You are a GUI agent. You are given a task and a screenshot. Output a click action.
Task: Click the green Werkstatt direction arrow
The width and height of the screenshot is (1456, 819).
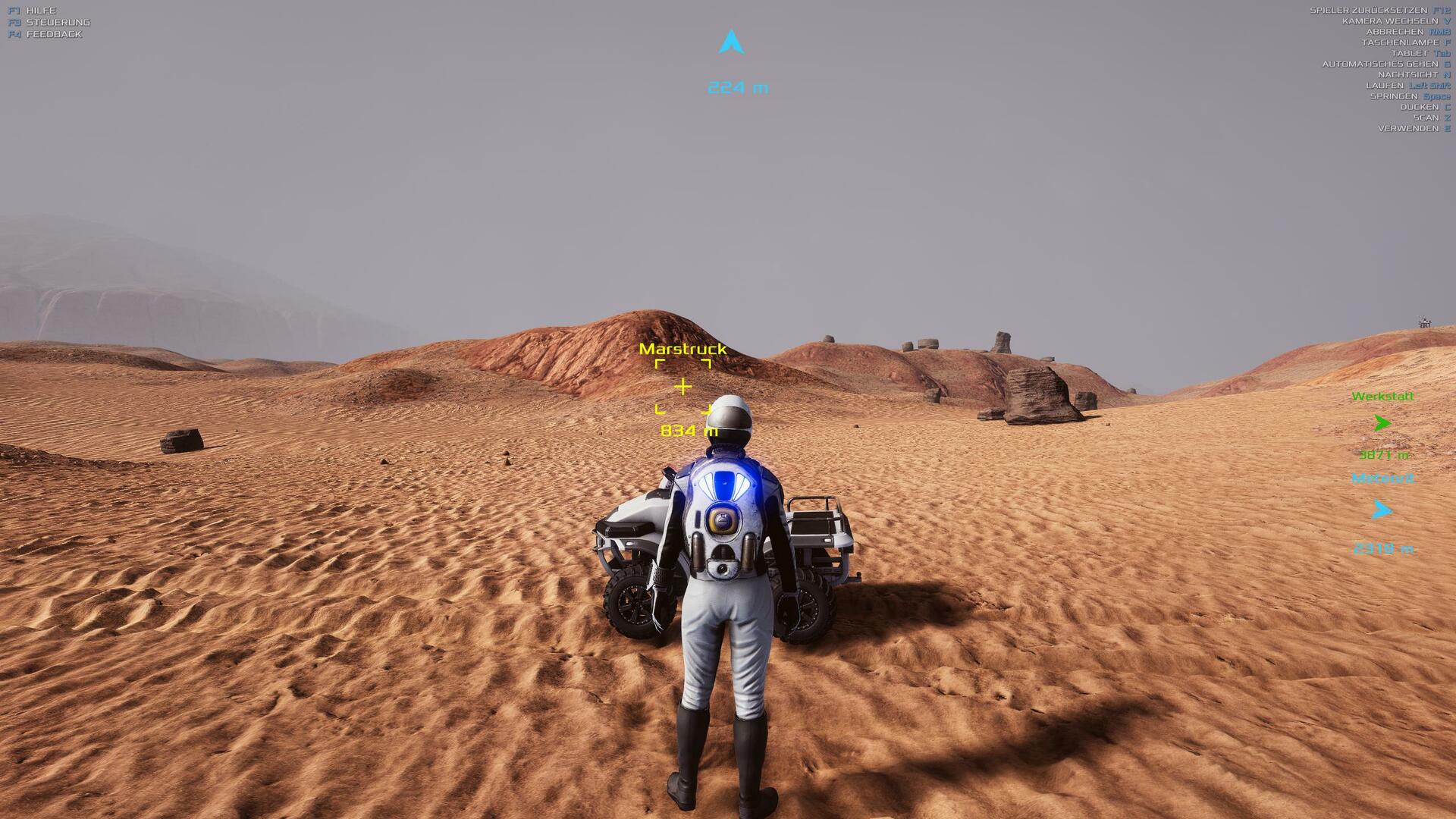coord(1382,423)
